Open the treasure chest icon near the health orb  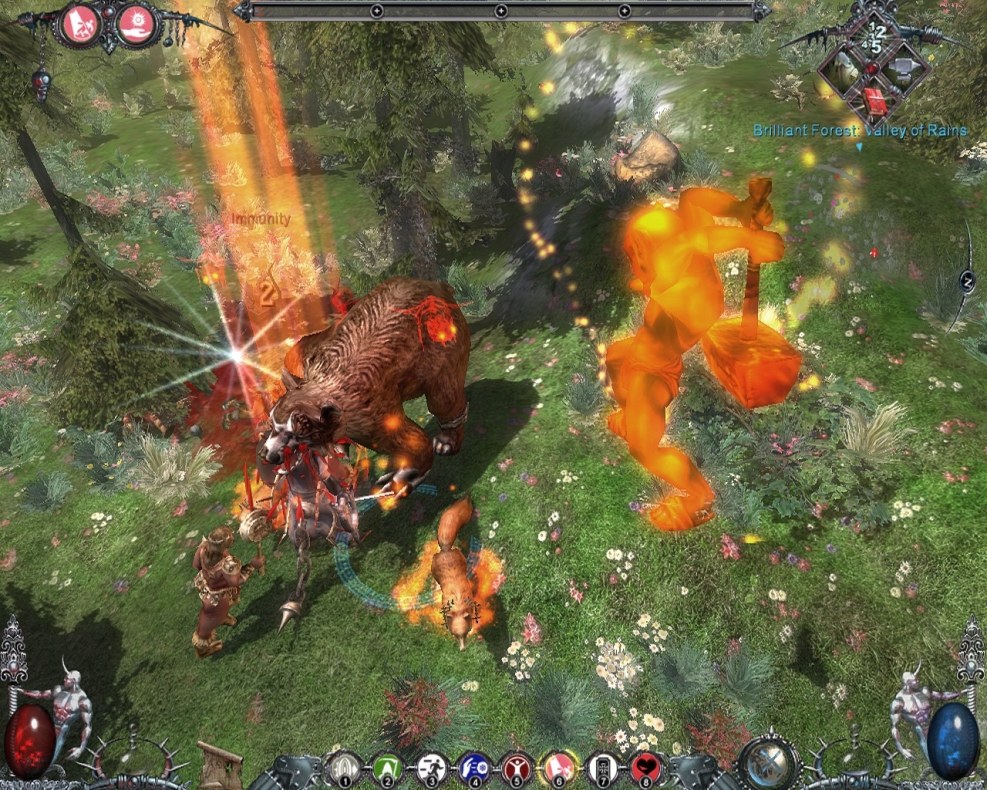point(219,763)
